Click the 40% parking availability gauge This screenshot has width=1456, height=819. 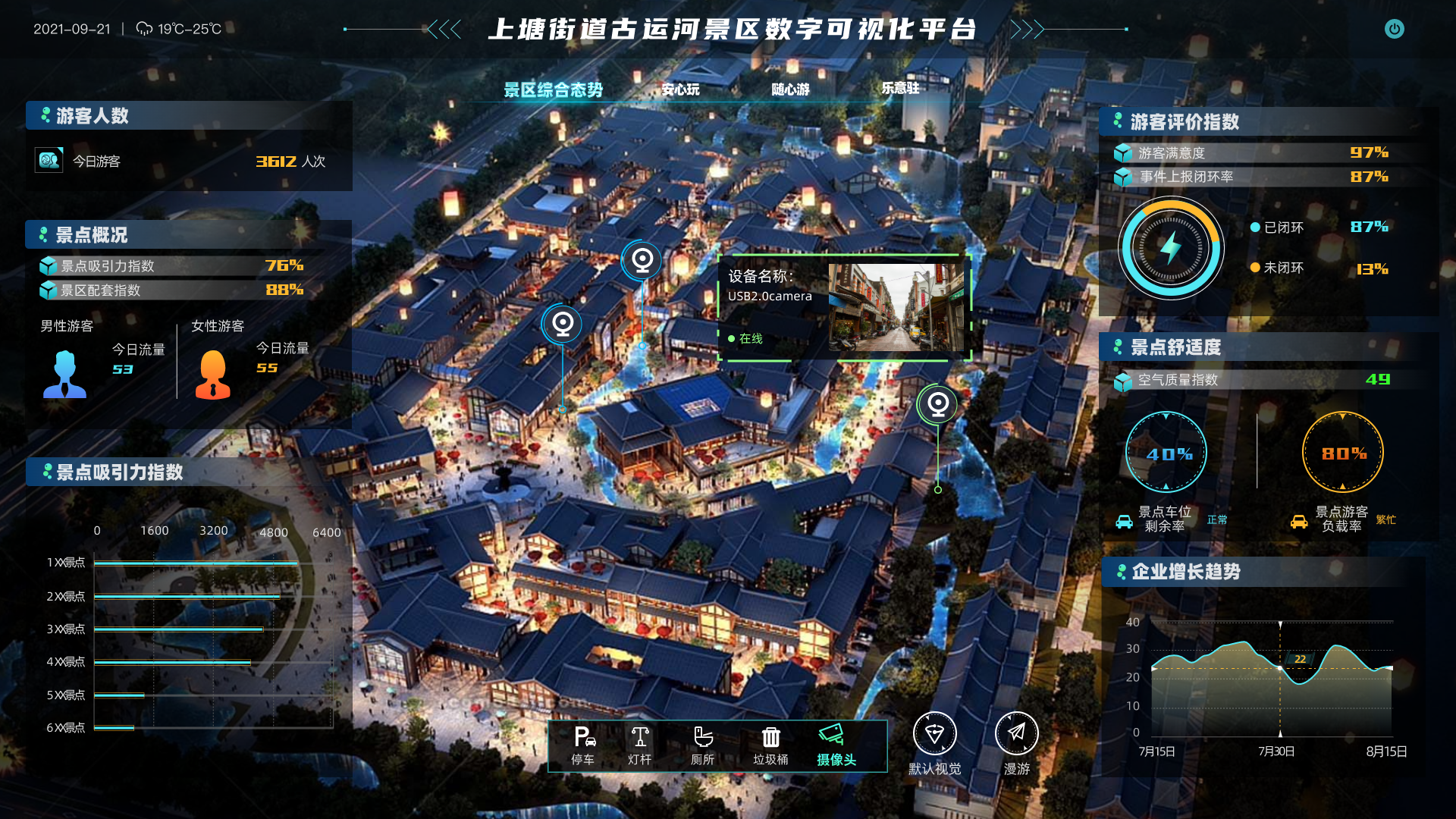(x=1166, y=453)
